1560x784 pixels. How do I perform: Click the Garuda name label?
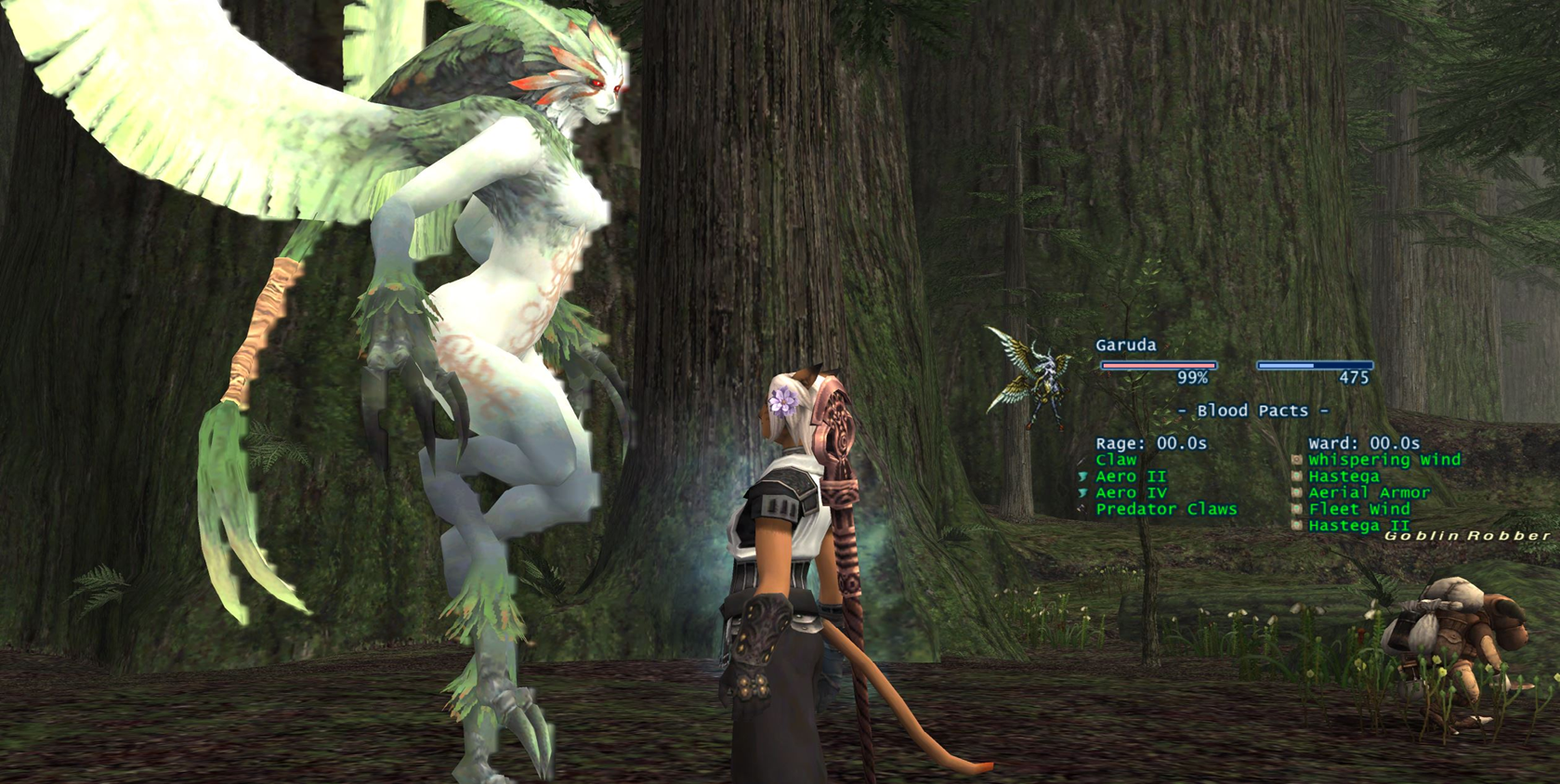(x=1124, y=346)
